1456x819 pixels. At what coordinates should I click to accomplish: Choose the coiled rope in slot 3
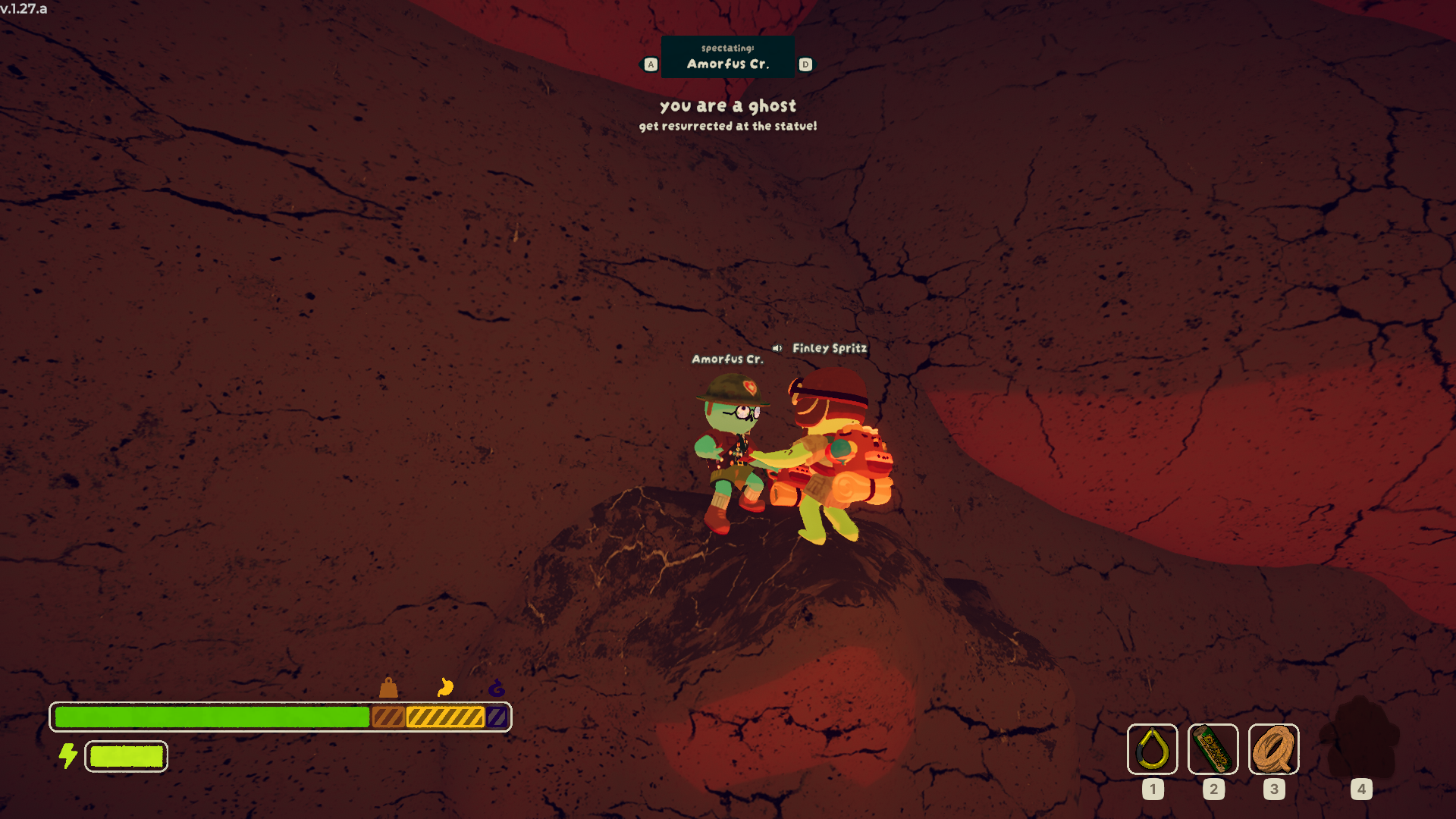pos(1273,749)
